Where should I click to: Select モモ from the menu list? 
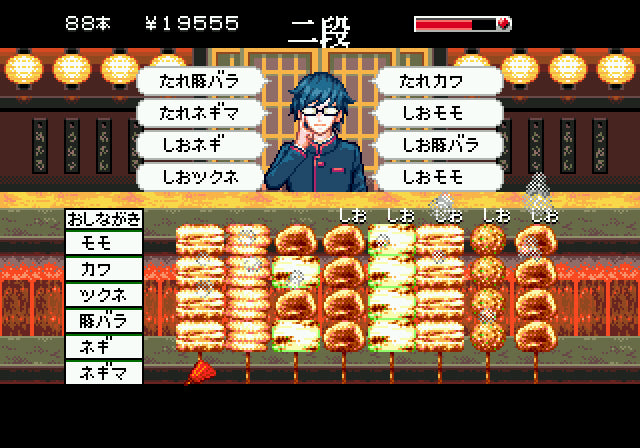point(104,243)
